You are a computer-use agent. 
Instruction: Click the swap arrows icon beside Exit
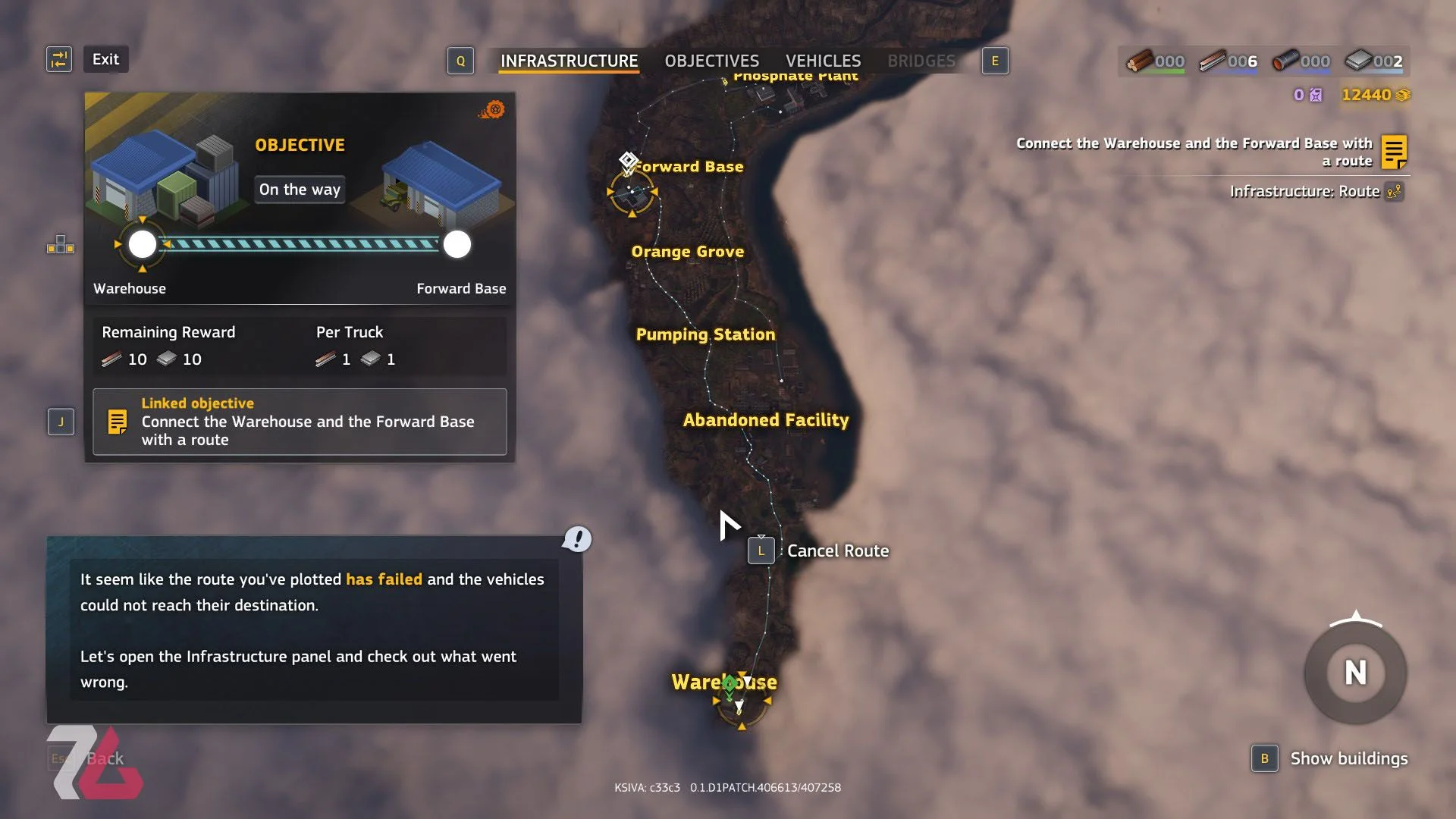pyautogui.click(x=59, y=59)
